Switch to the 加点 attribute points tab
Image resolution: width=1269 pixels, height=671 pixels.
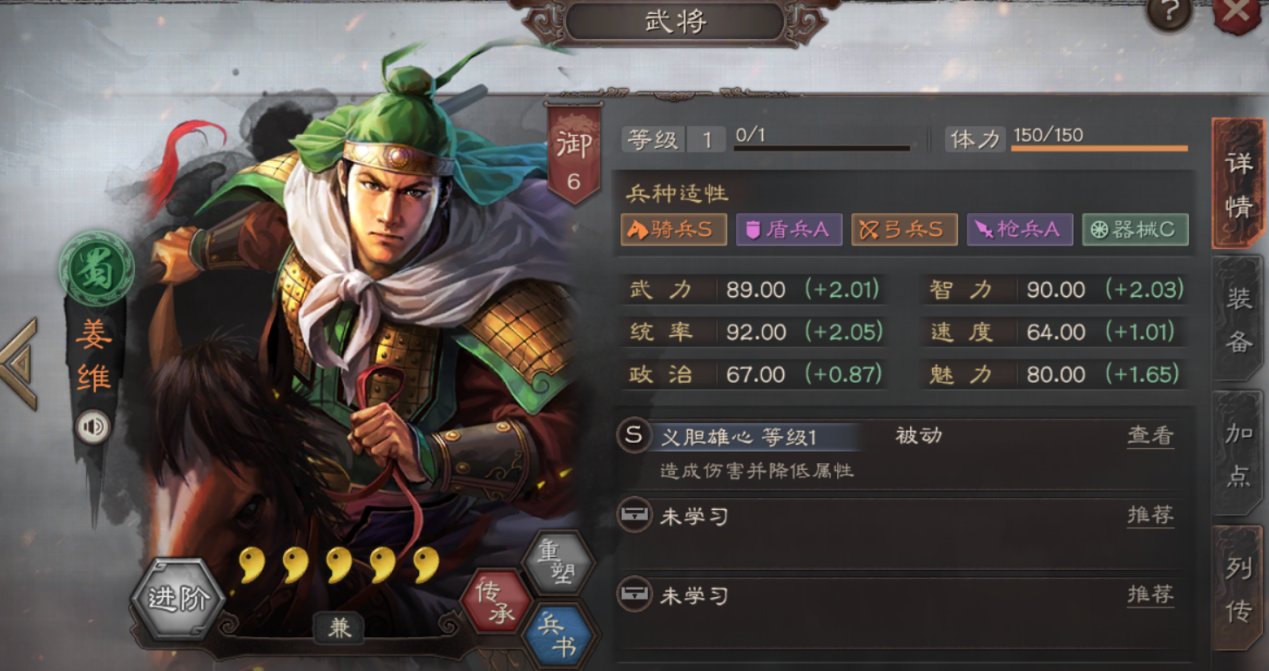[1238, 453]
